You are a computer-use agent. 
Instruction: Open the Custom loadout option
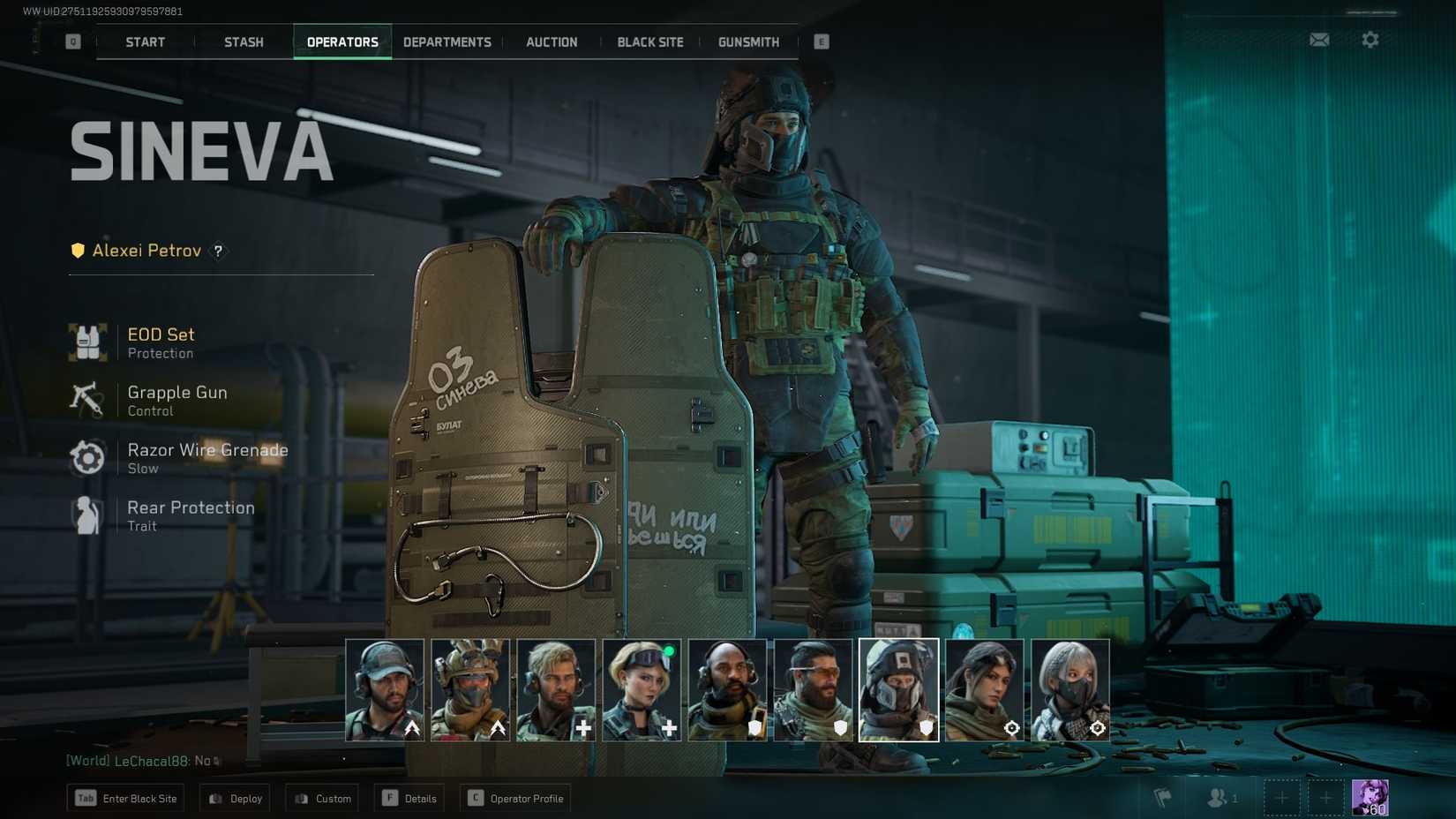coord(321,798)
